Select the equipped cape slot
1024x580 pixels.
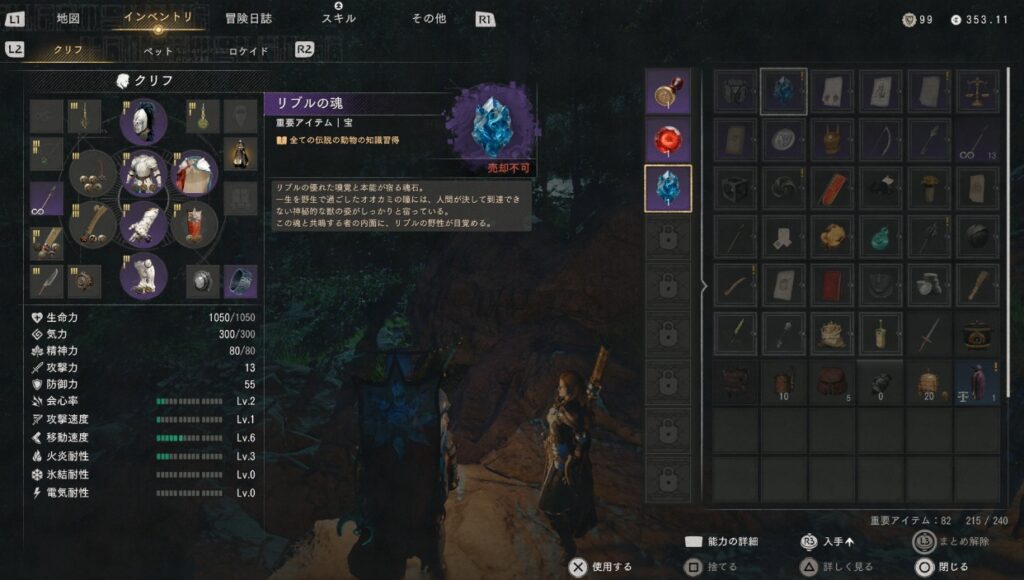pyautogui.click(x=195, y=173)
